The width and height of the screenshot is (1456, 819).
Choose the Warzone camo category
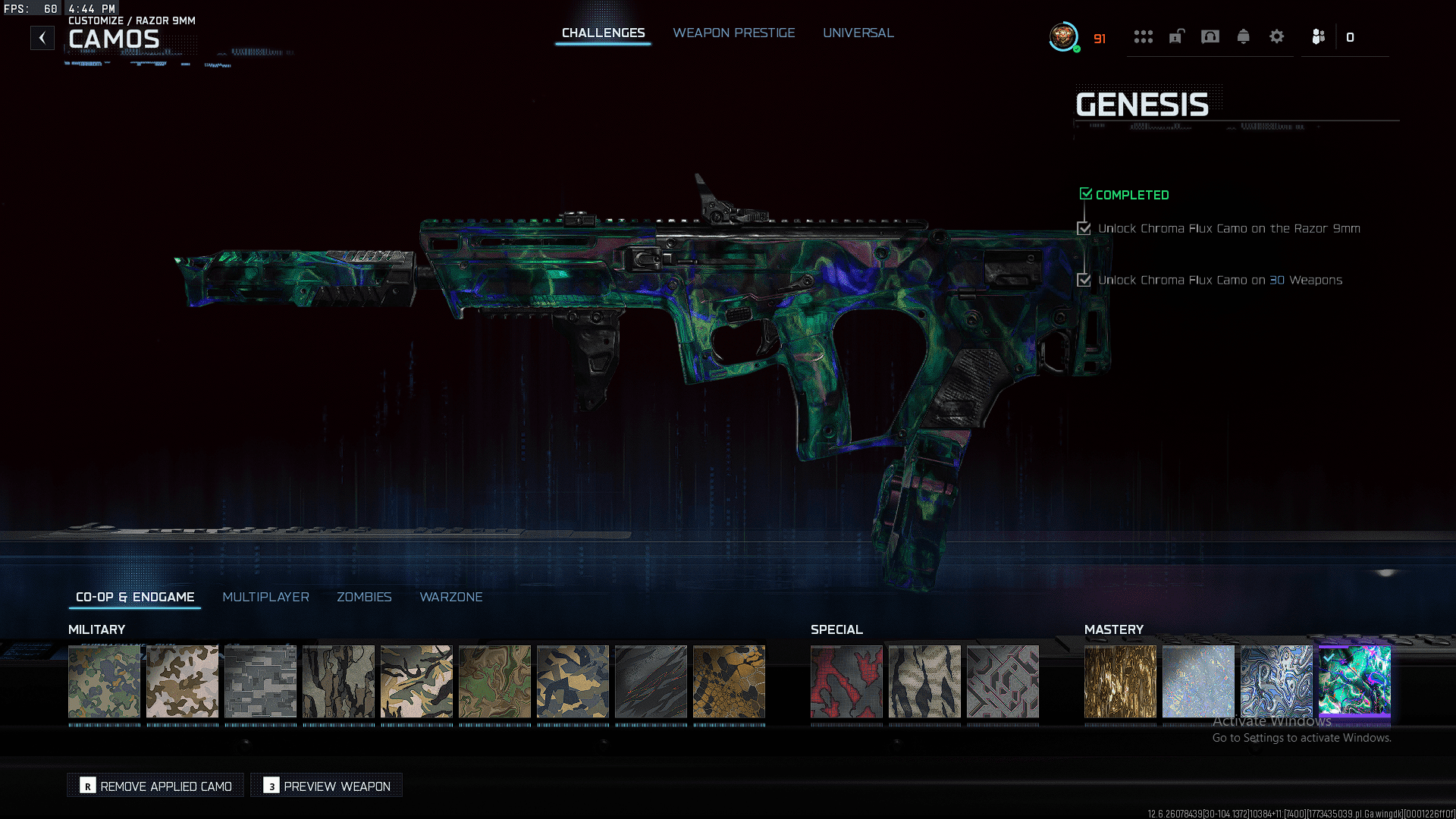coord(450,598)
